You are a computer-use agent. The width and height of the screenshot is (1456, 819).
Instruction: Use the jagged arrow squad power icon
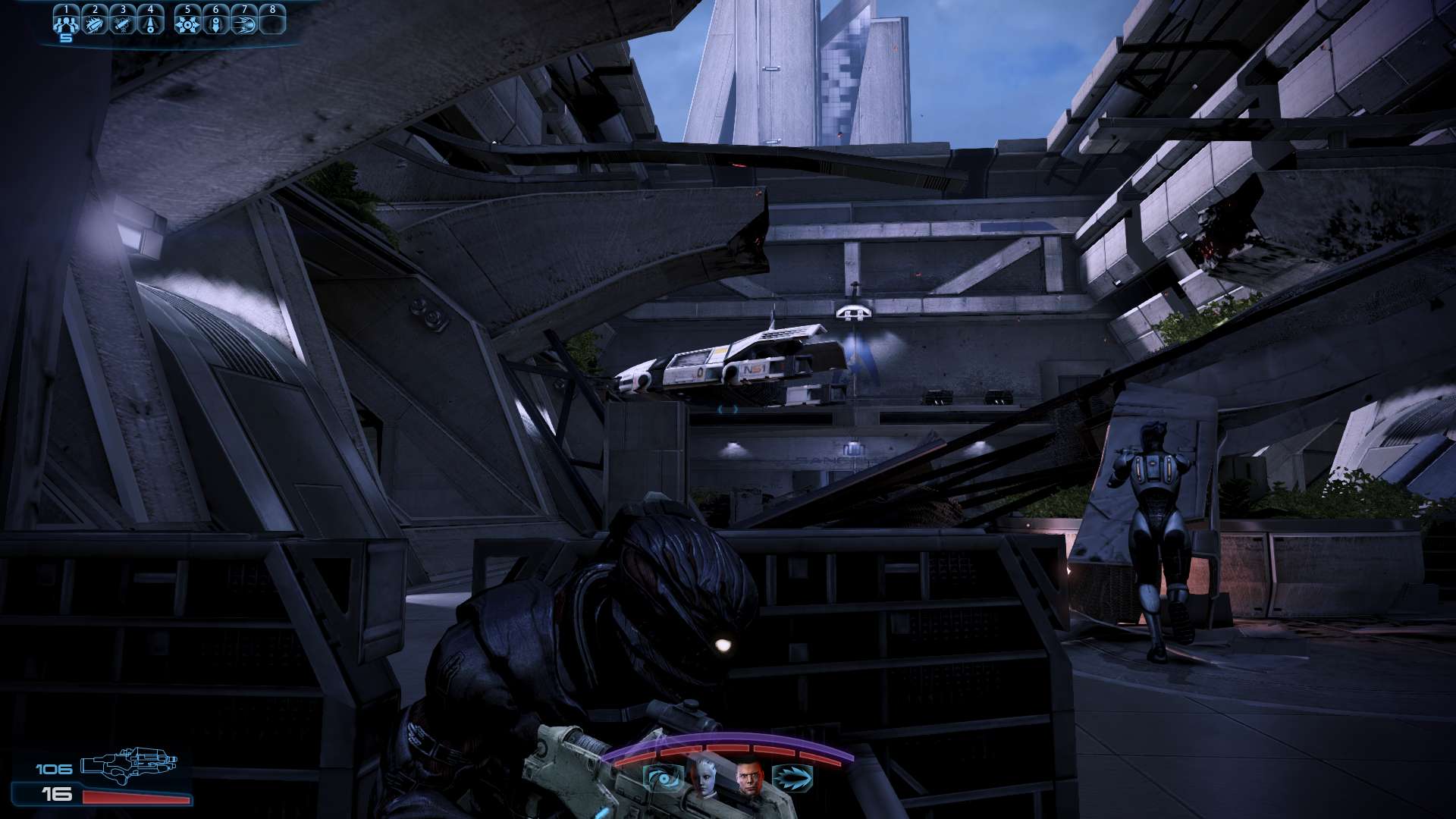(x=792, y=778)
